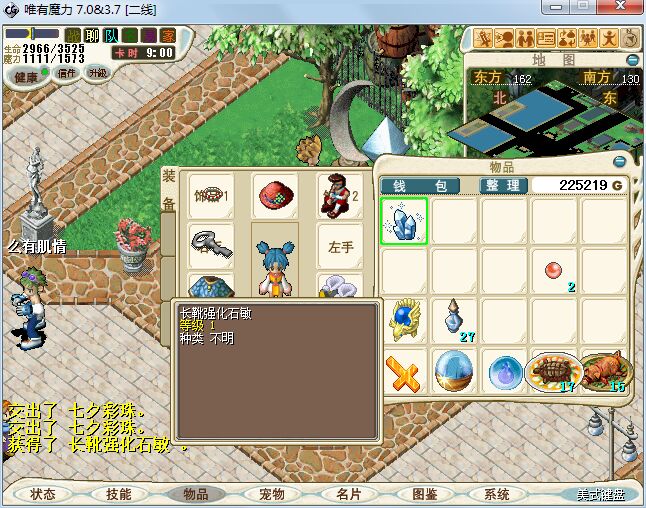The width and height of the screenshot is (646, 508).
Task: Open the 宠物 (Pets) menu
Action: [x=271, y=494]
